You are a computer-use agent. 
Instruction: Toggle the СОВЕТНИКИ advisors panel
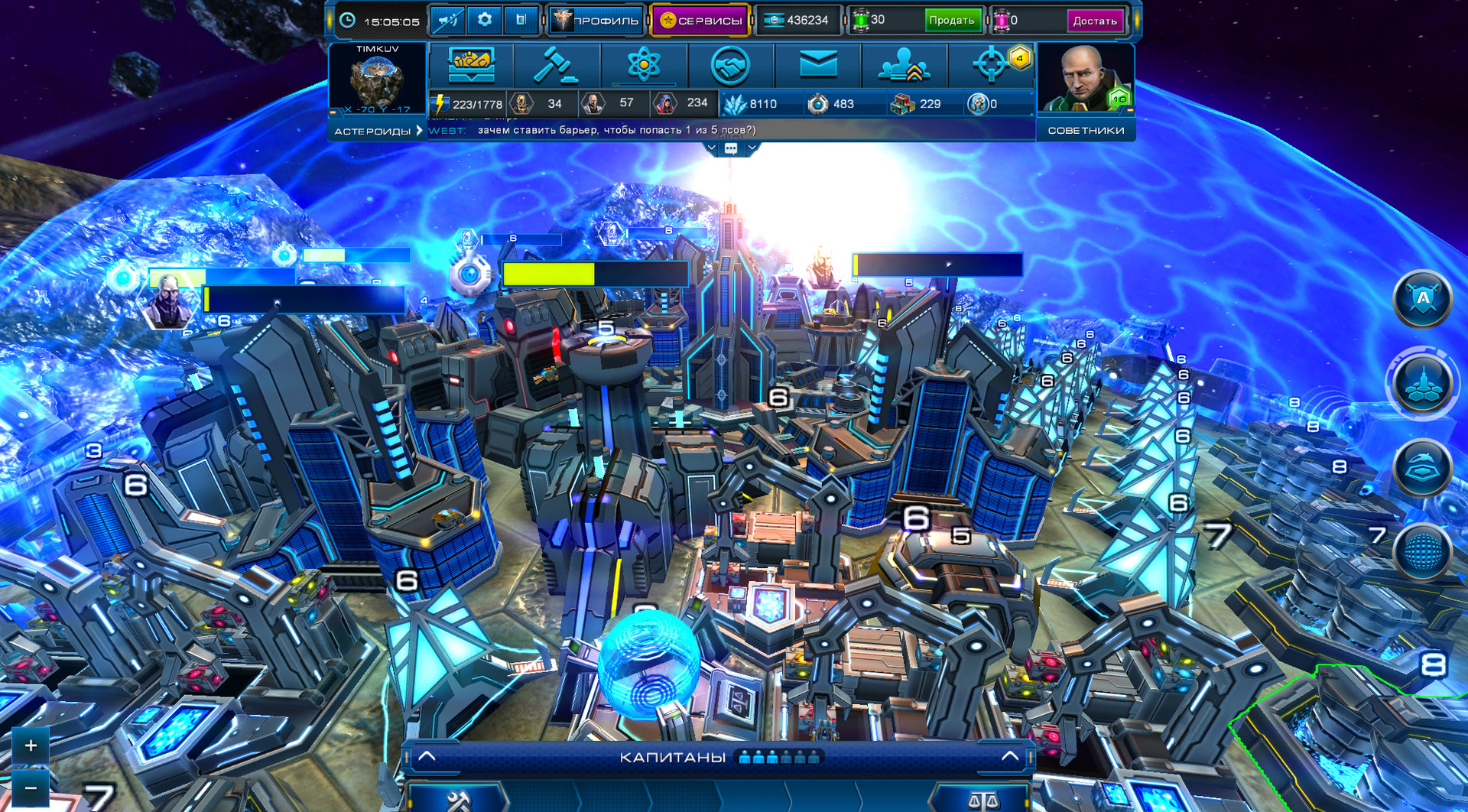point(1086,131)
